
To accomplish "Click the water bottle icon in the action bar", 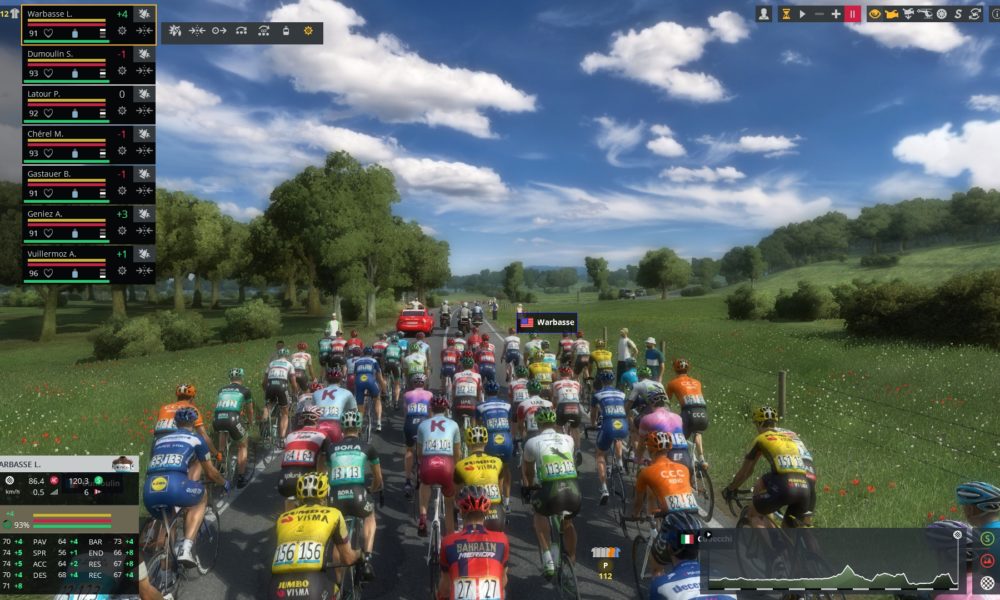I will pyautogui.click(x=285, y=31).
